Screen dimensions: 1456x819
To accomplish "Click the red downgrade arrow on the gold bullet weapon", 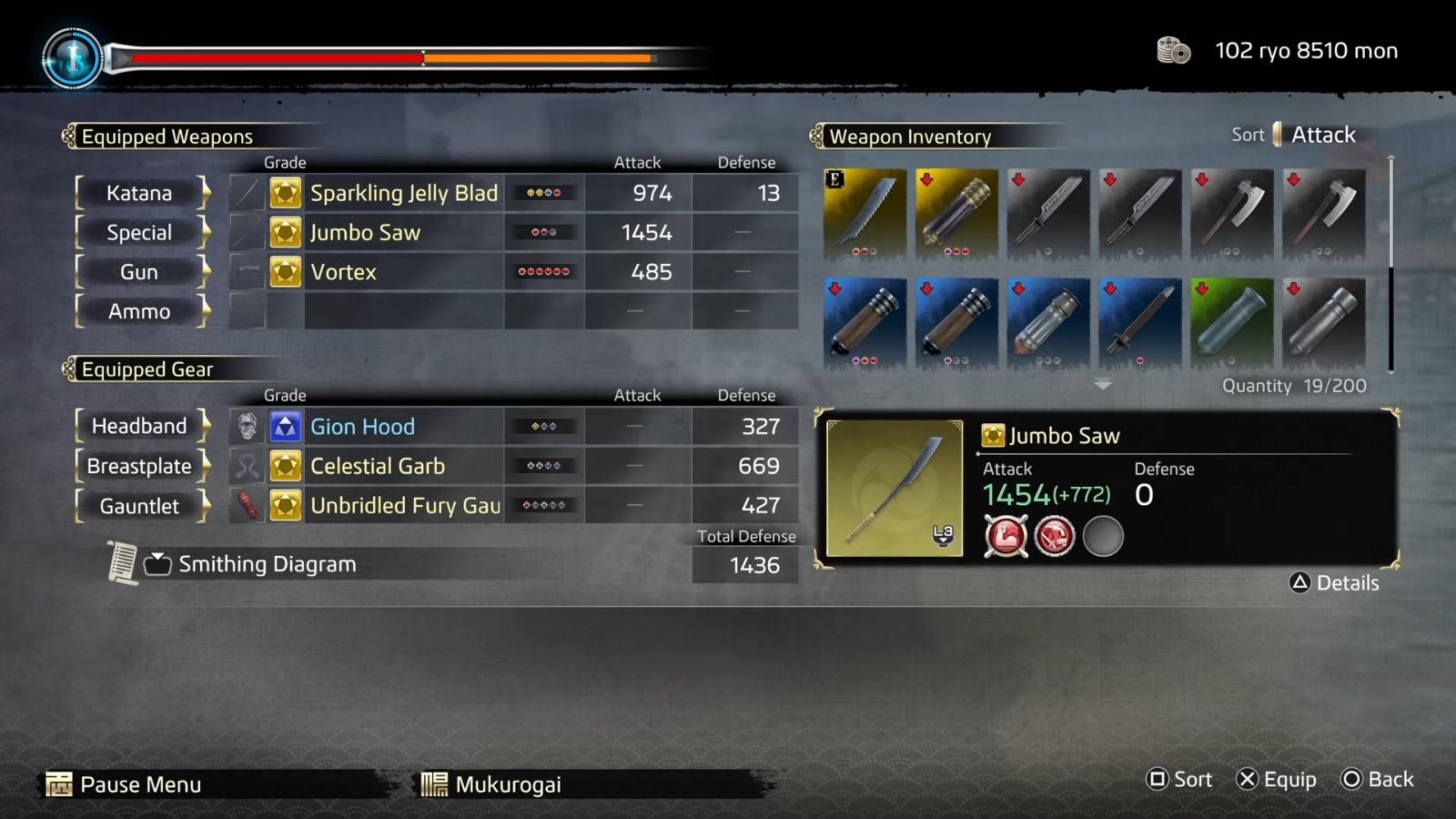I will click(x=928, y=178).
